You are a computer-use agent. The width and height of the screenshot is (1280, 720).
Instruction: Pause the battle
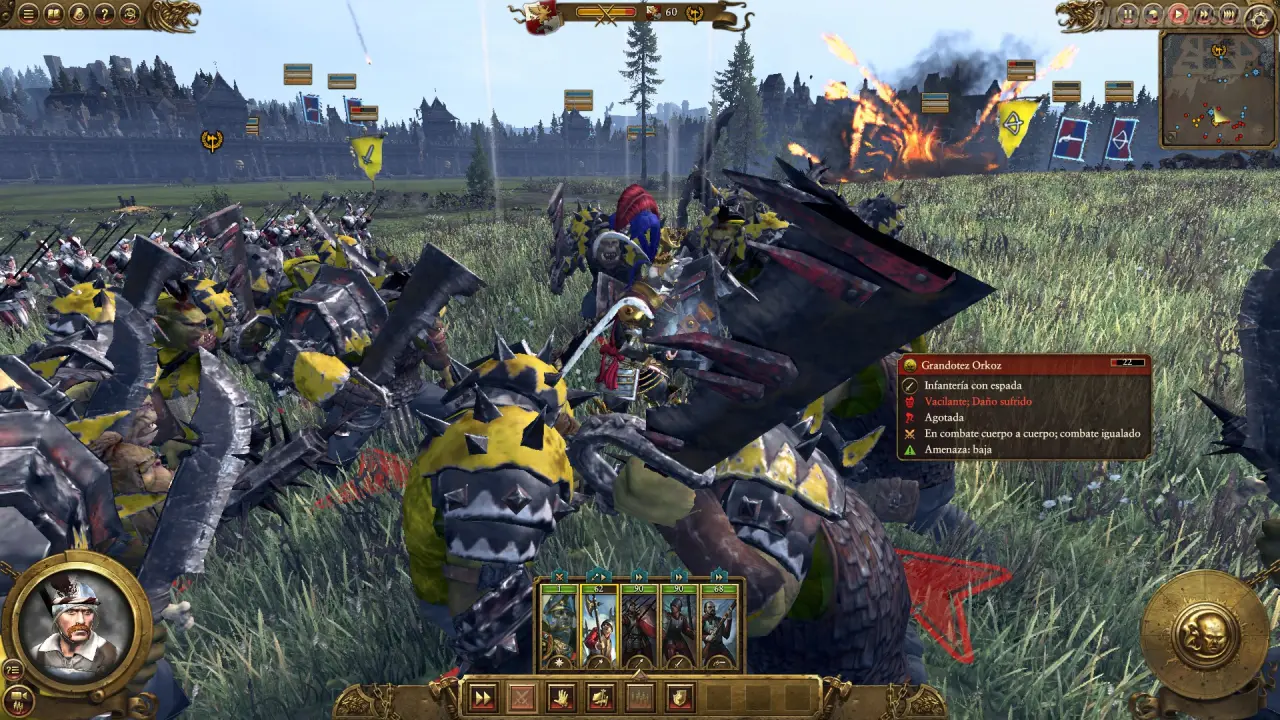1128,14
